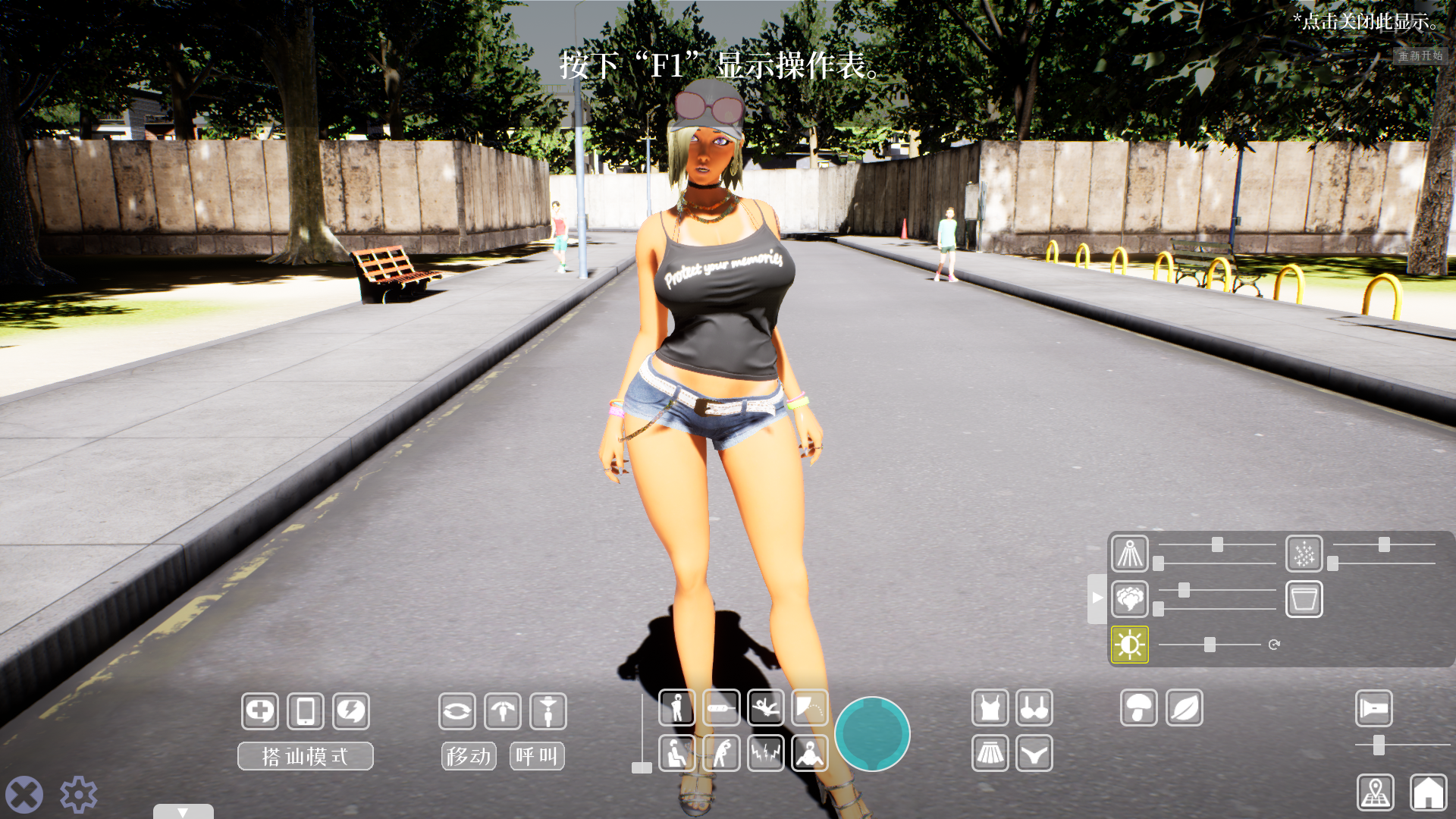Select the skirt clothing icon
Screen dimensions: 1456x819
990,754
